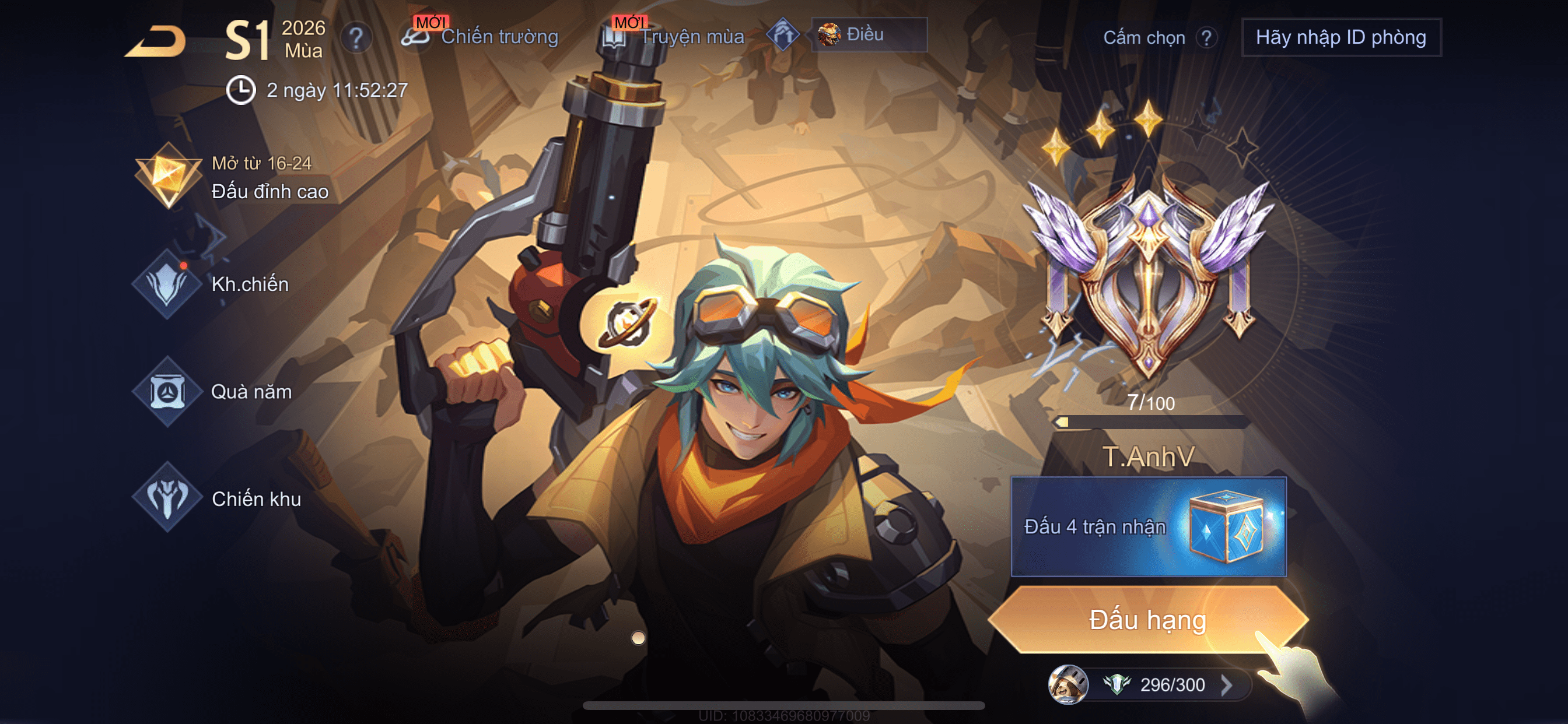
Task: Open Quà năm rewards
Action: click(213, 392)
